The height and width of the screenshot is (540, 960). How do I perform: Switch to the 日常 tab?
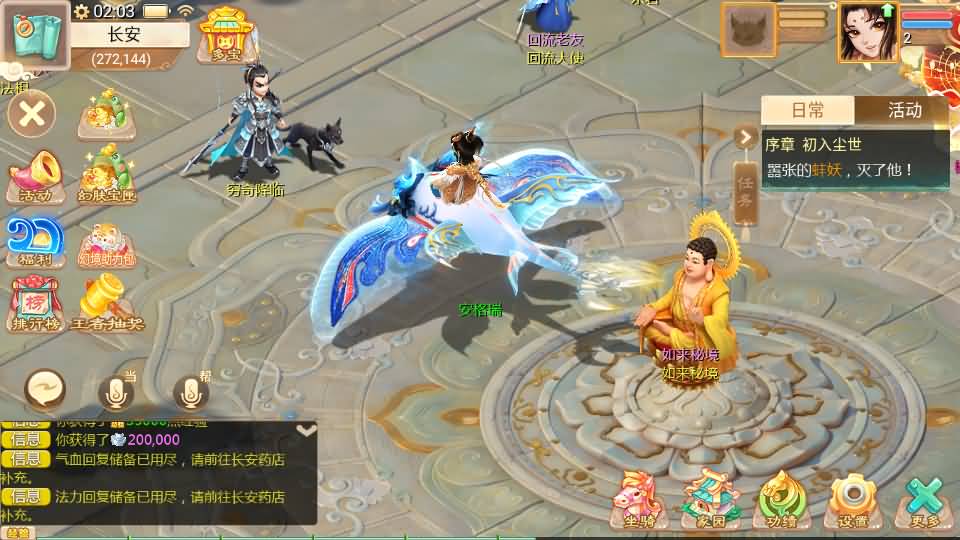[x=808, y=110]
